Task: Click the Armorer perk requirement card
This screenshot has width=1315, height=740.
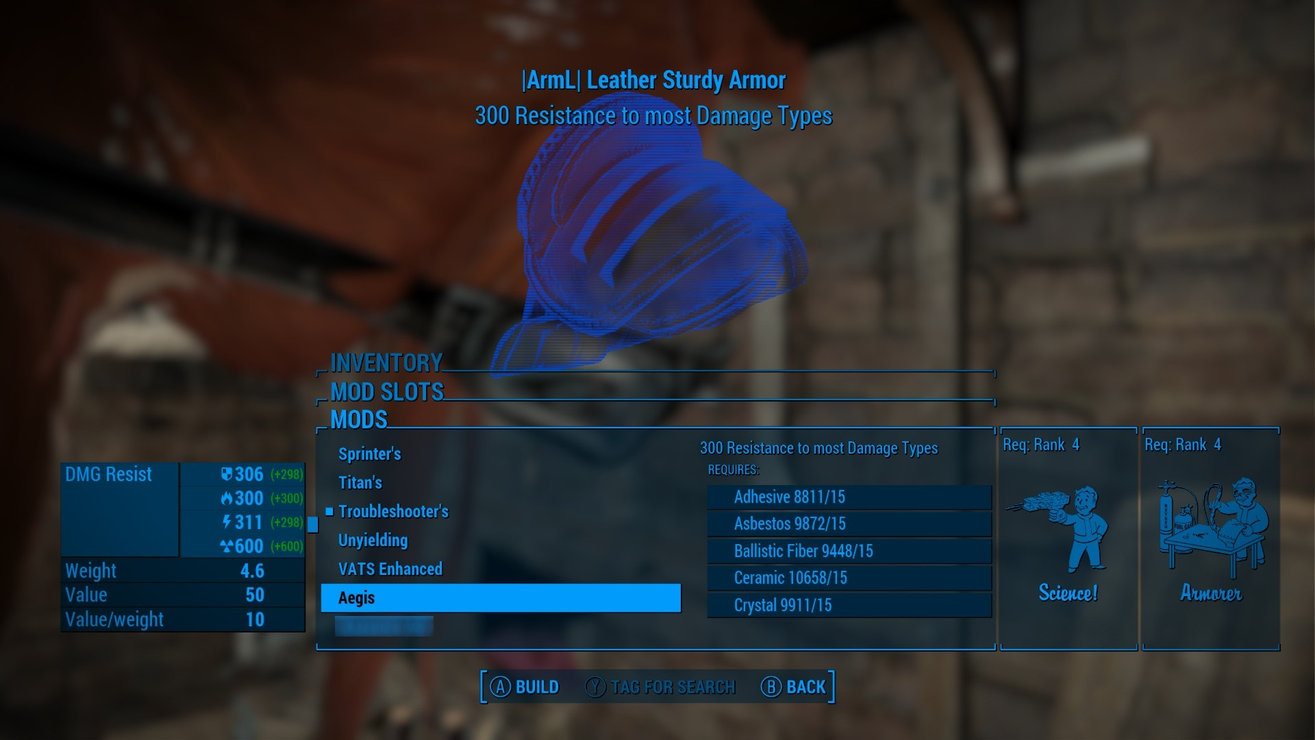Action: [x=1210, y=540]
